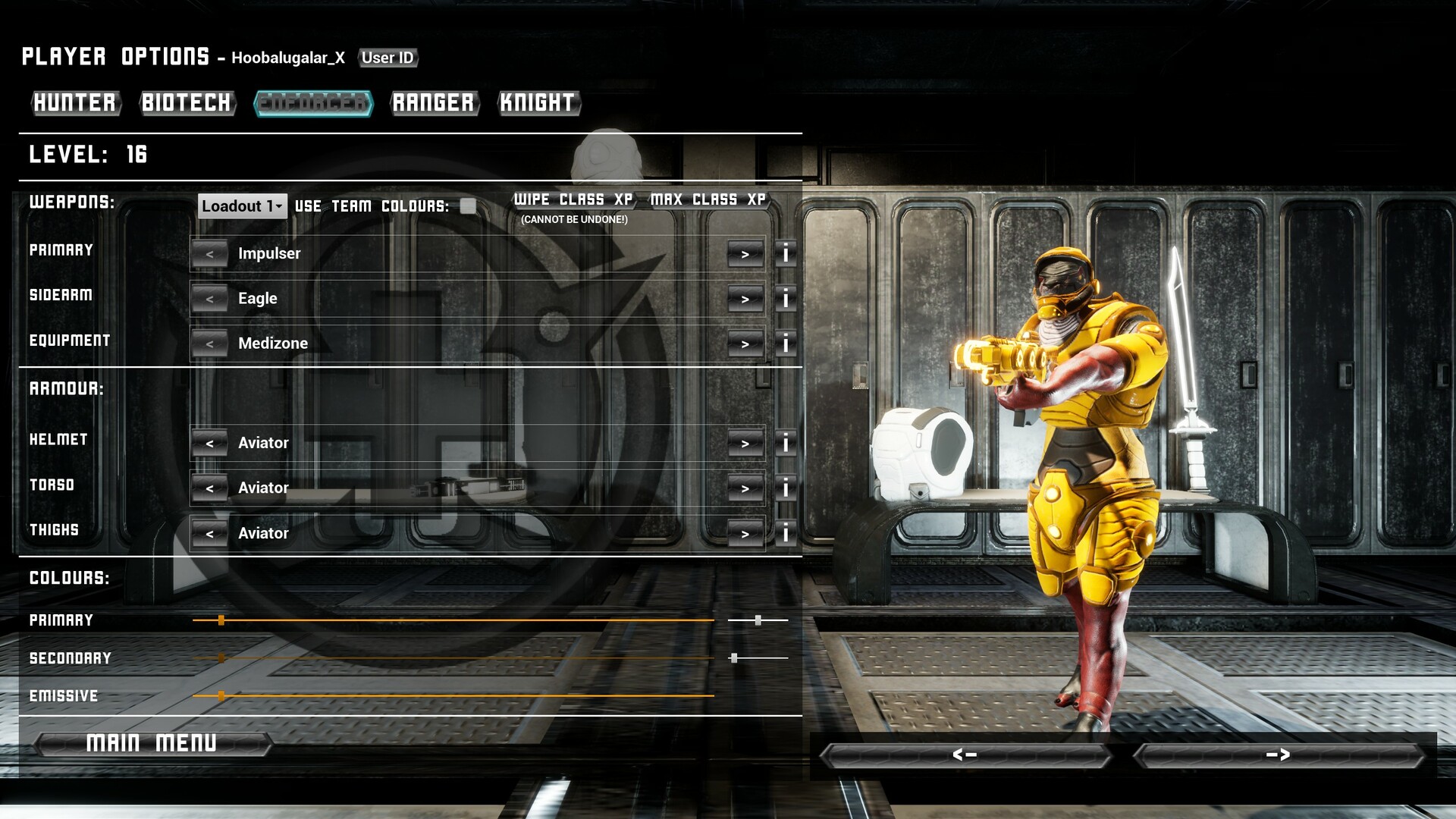View info for the Eagle sidearm
The image size is (1456, 819).
coord(786,299)
